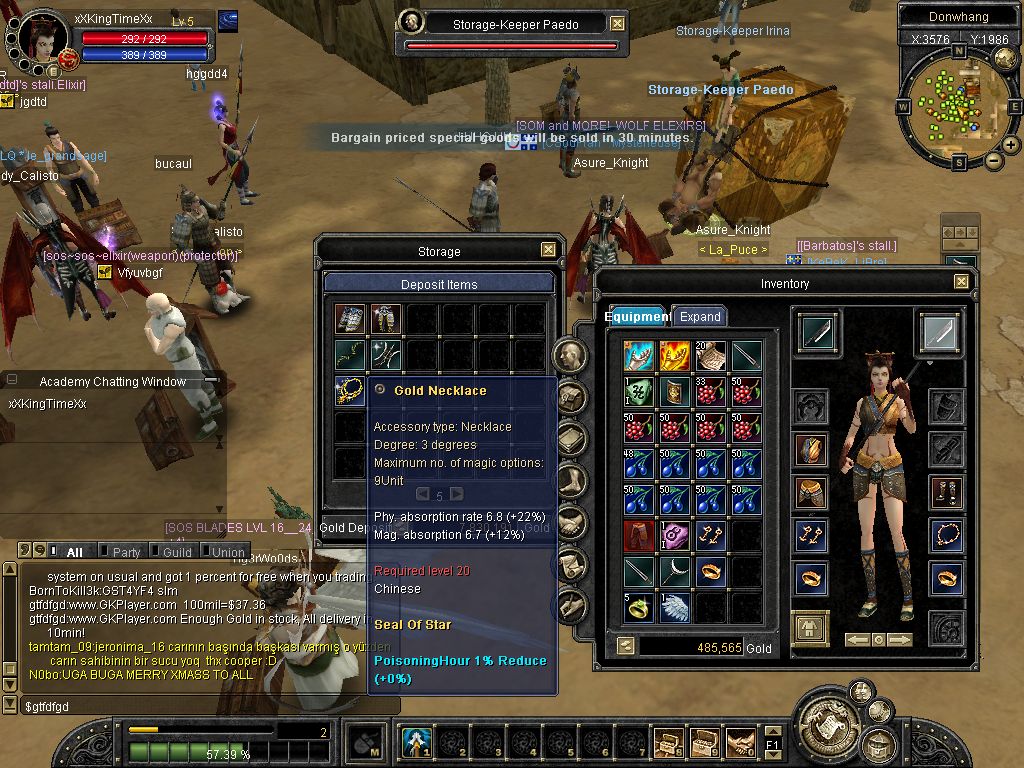Close the Inventory window

click(961, 282)
